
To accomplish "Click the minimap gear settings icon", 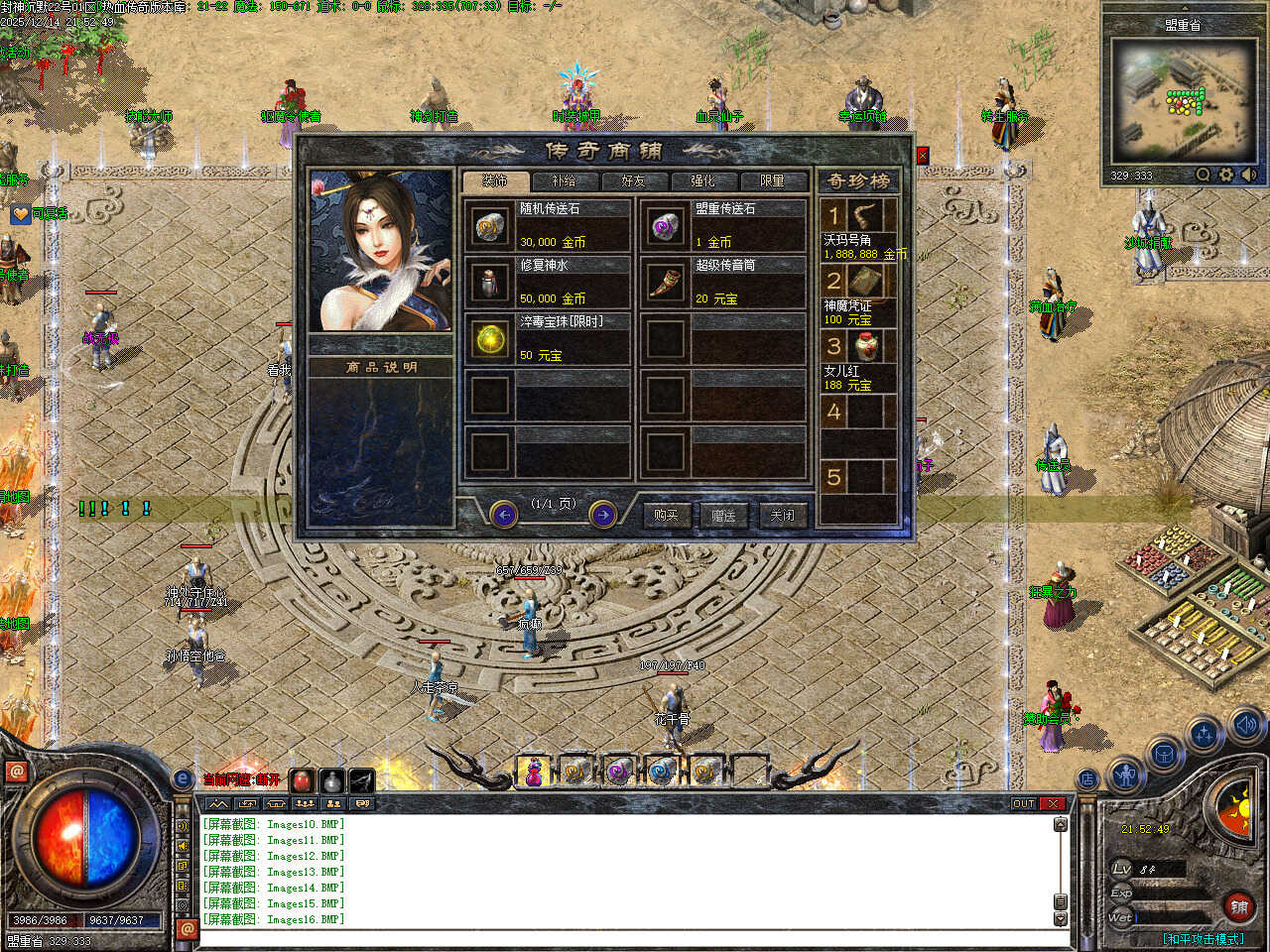I will click(1226, 176).
